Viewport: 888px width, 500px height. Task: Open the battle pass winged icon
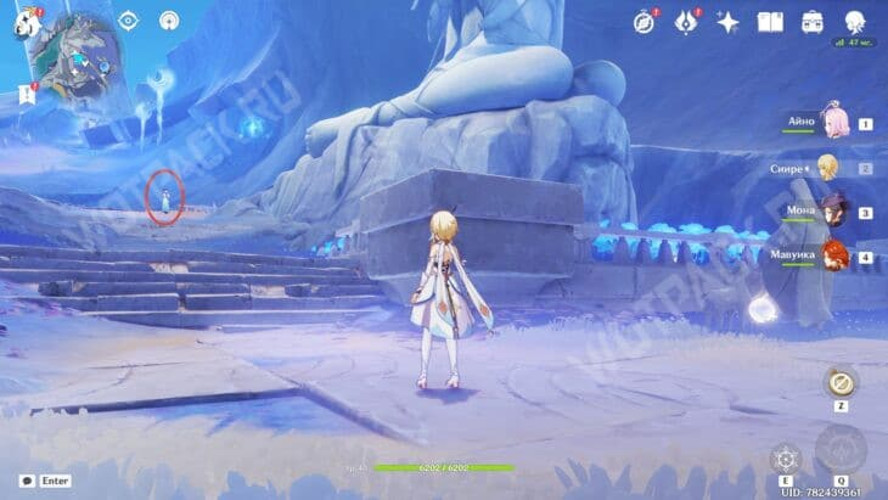[x=686, y=22]
